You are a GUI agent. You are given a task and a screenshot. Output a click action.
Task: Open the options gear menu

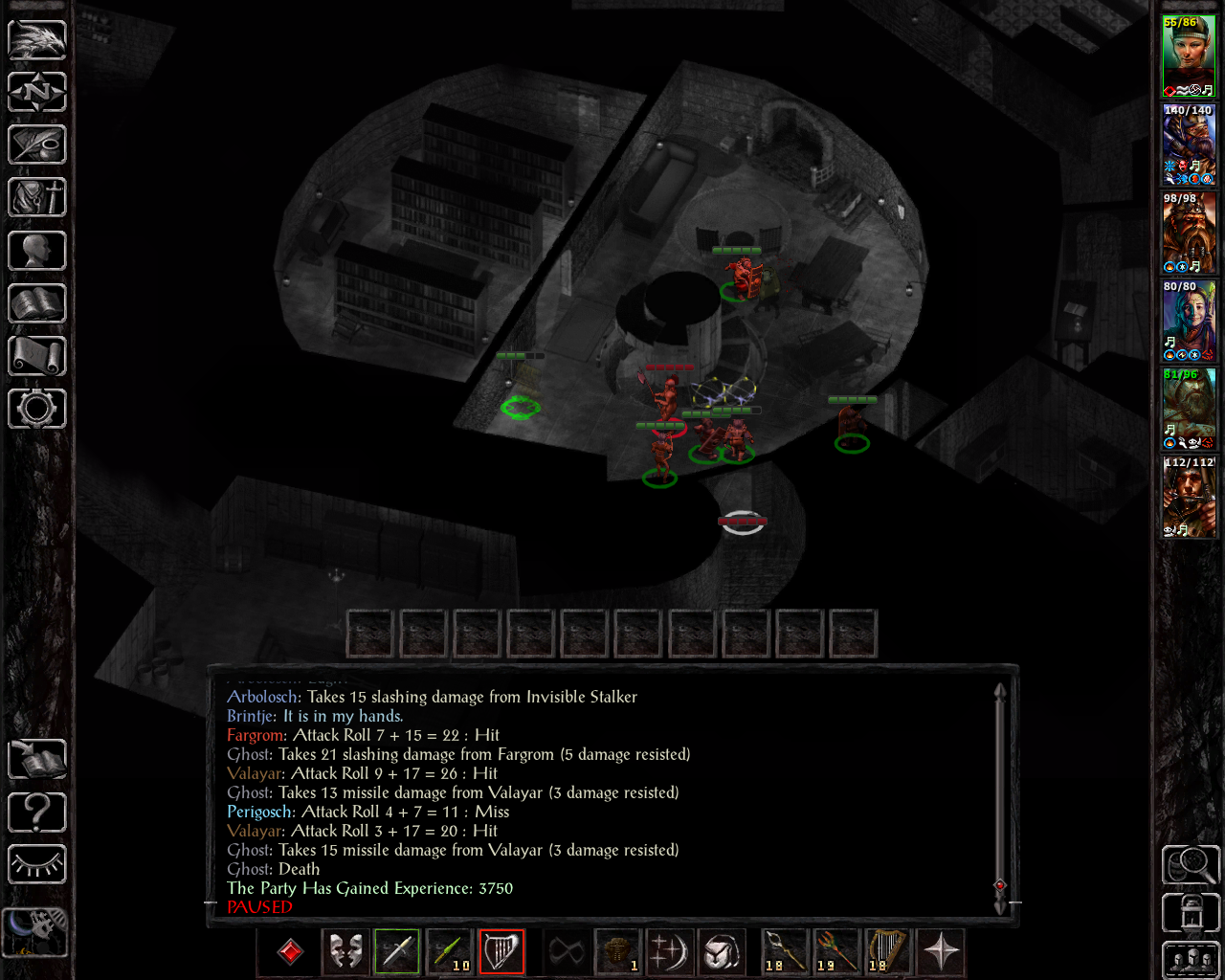point(37,410)
